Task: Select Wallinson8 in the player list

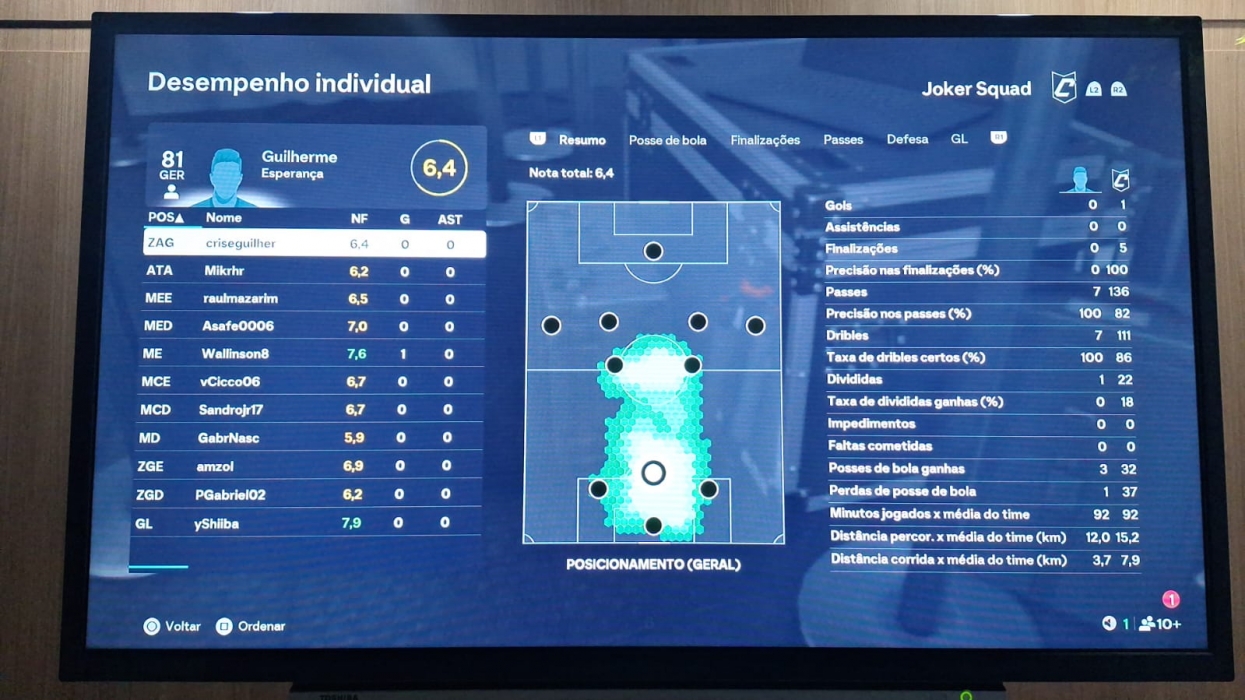Action: coord(310,354)
